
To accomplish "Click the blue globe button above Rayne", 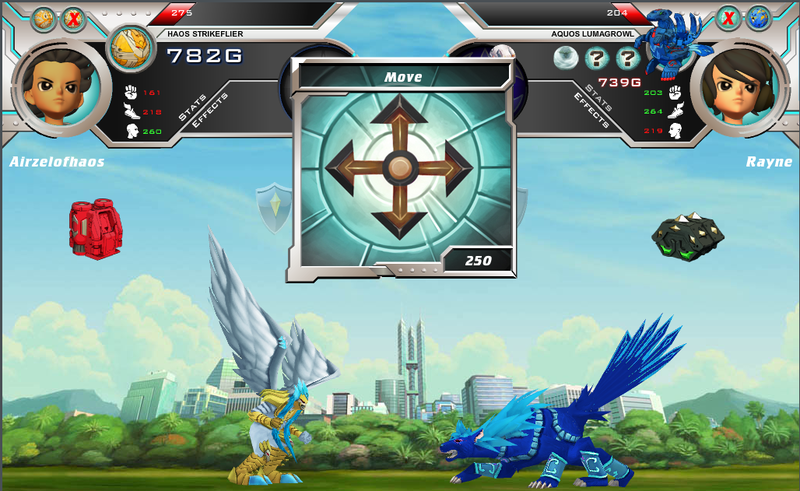I will coord(759,18).
